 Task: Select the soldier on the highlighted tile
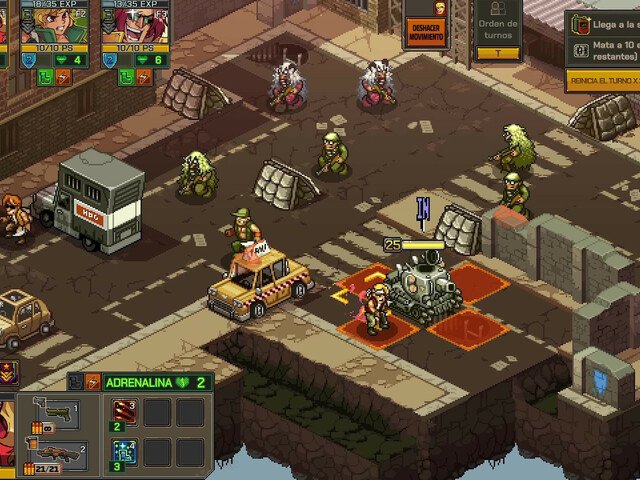point(376,306)
